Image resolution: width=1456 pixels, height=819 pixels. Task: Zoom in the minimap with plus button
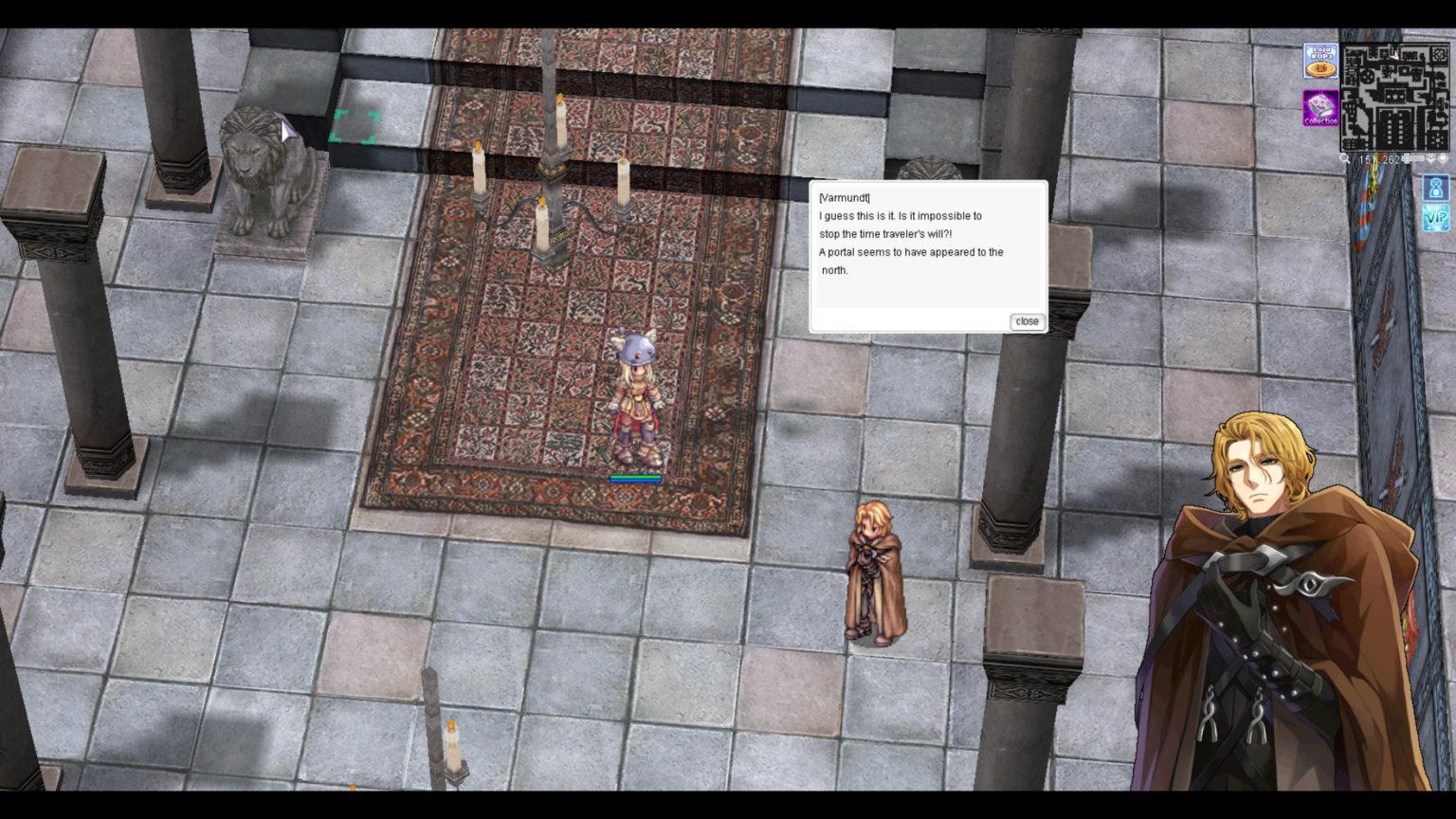(x=1407, y=158)
